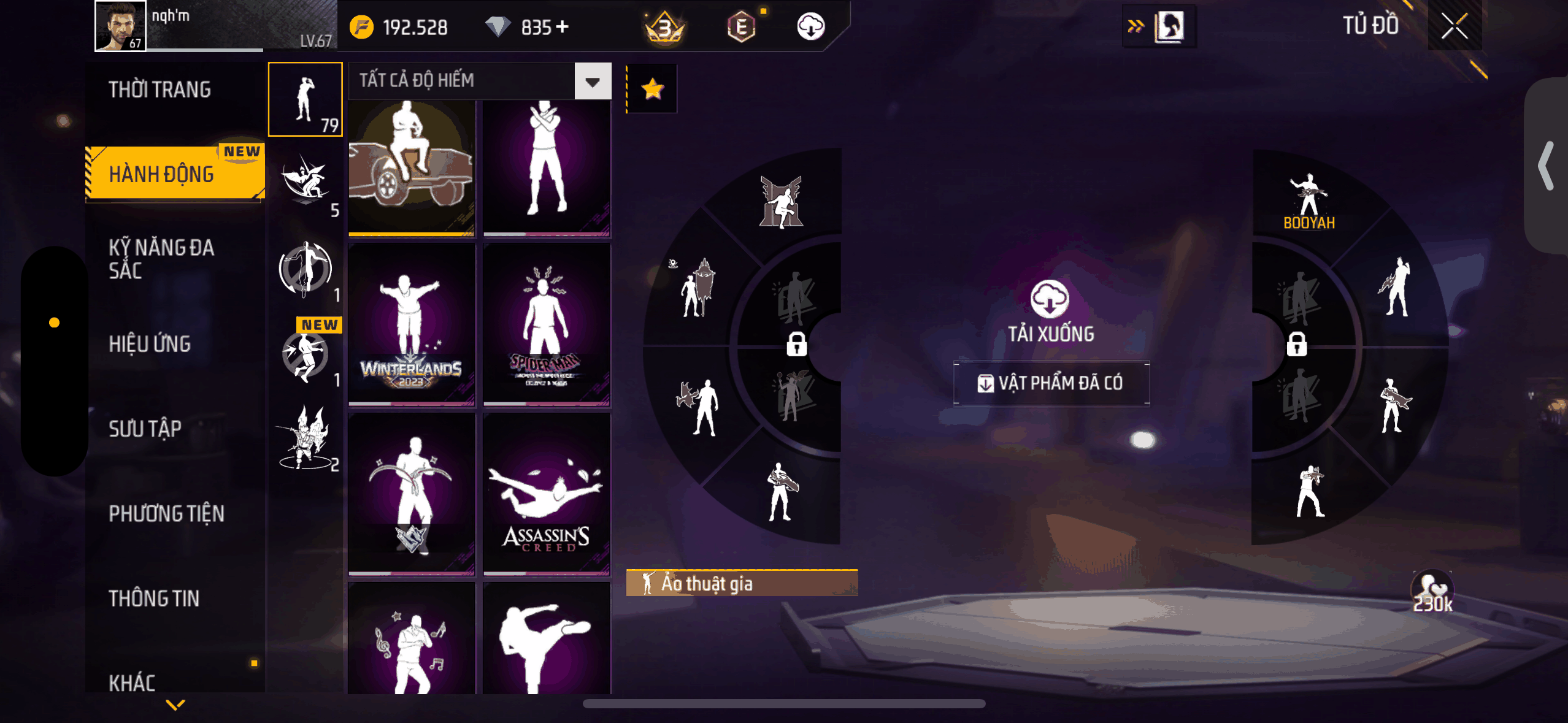Show the Thông Tin category

coord(154,599)
